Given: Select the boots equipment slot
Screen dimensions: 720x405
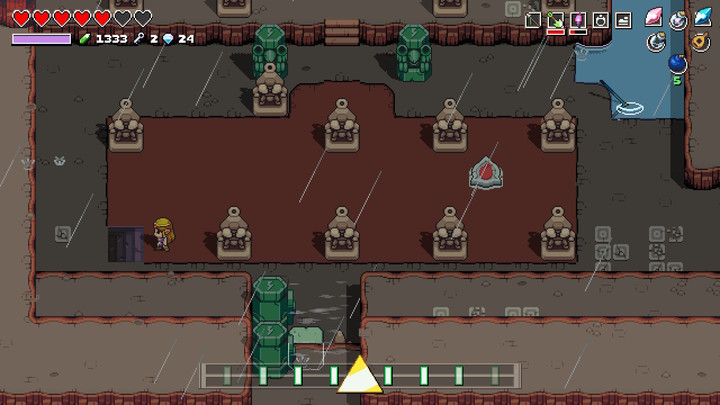Looking at the screenshot, I should [x=623, y=19].
